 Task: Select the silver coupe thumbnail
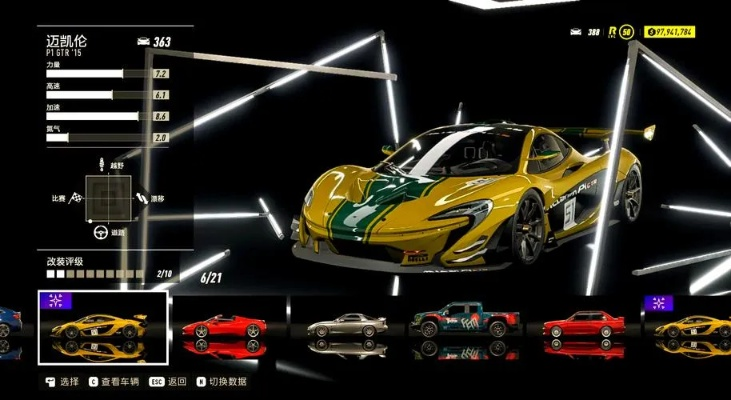346,327
